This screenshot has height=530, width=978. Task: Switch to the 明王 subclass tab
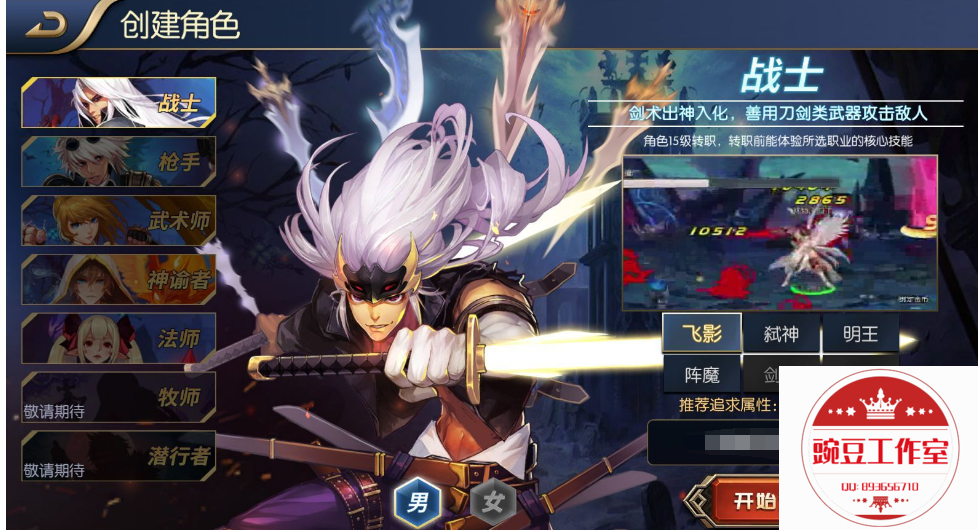[859, 333]
